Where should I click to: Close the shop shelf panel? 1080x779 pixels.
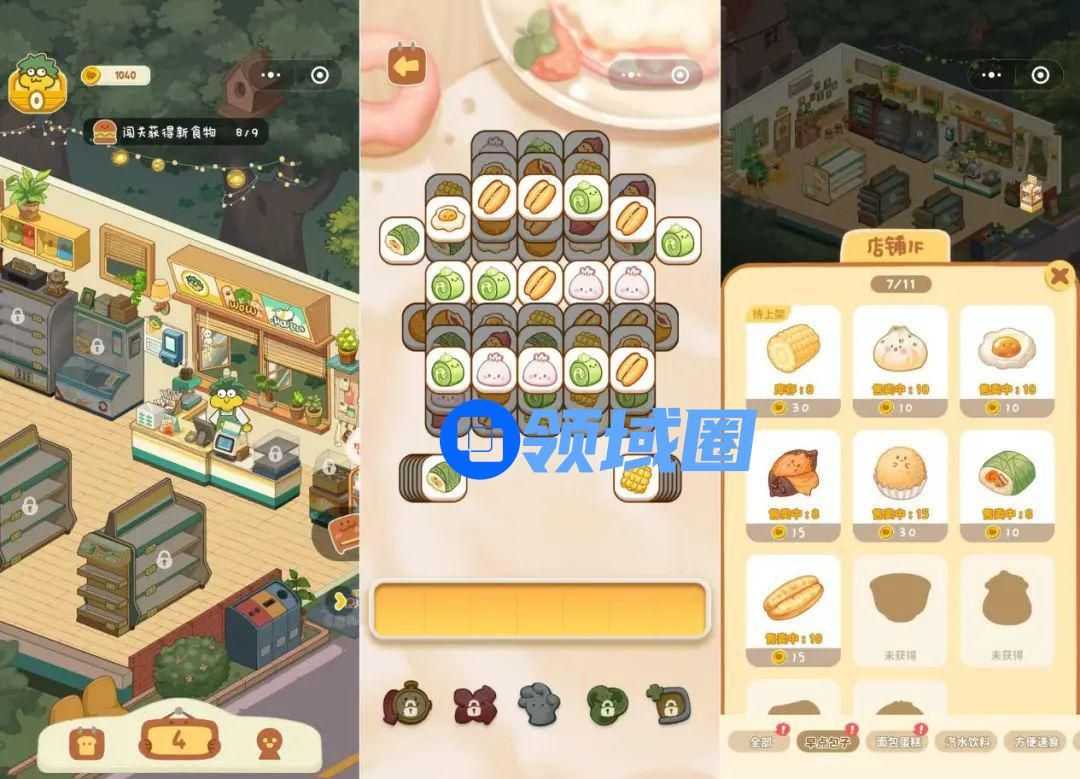click(x=1057, y=276)
